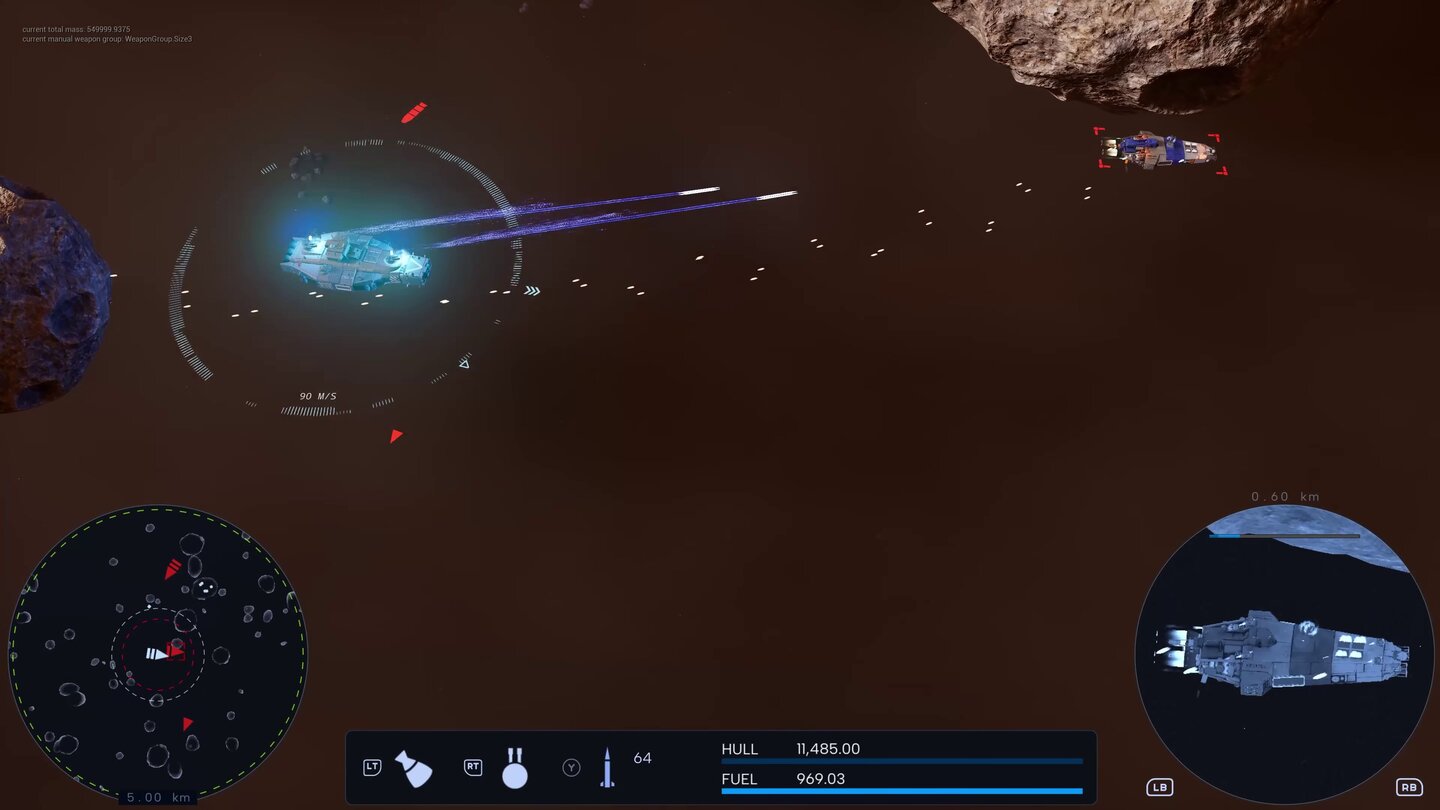Click the HULL label in the status panel

(x=740, y=748)
